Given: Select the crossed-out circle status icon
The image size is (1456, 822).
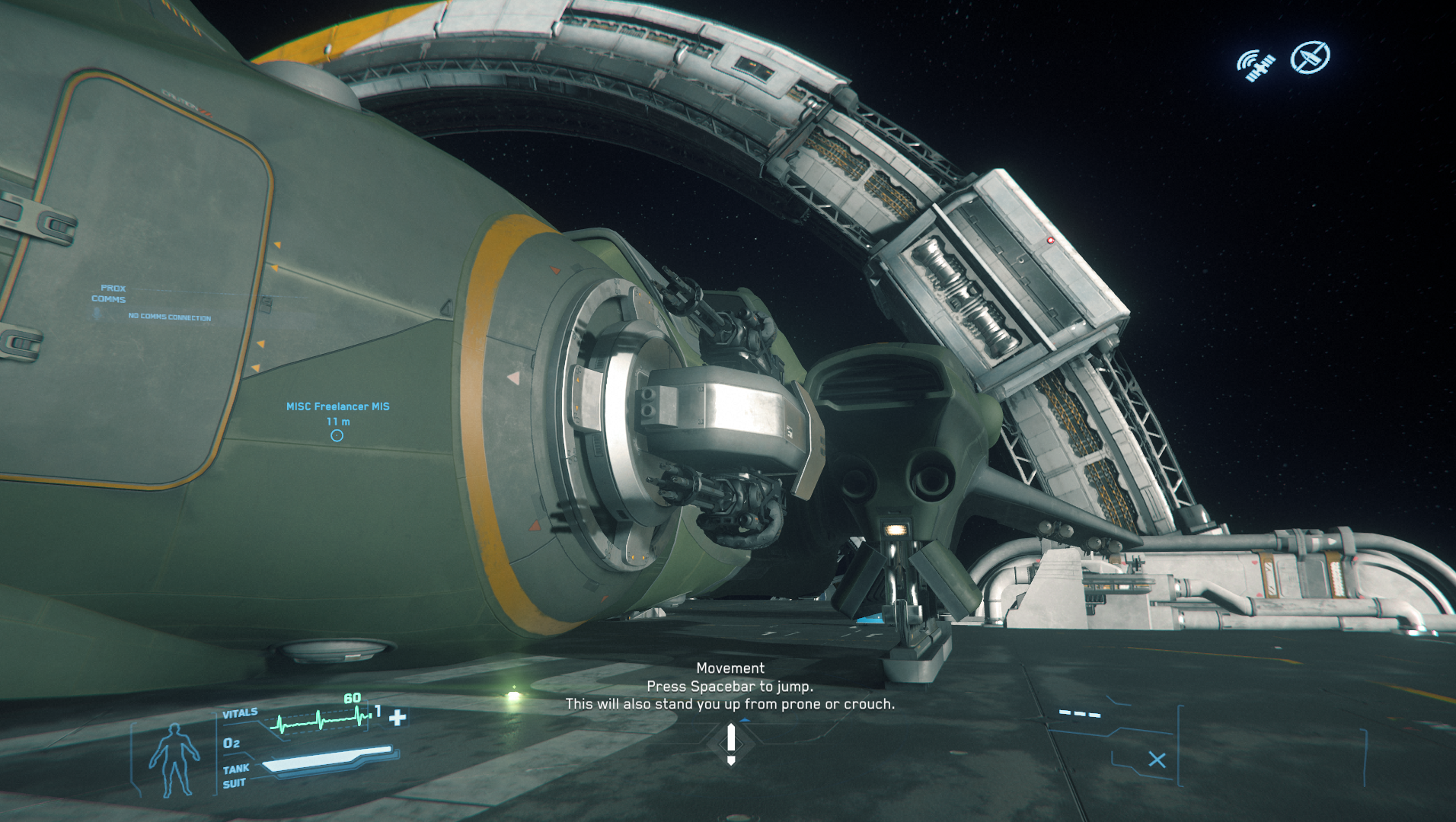Looking at the screenshot, I should click(1310, 57).
